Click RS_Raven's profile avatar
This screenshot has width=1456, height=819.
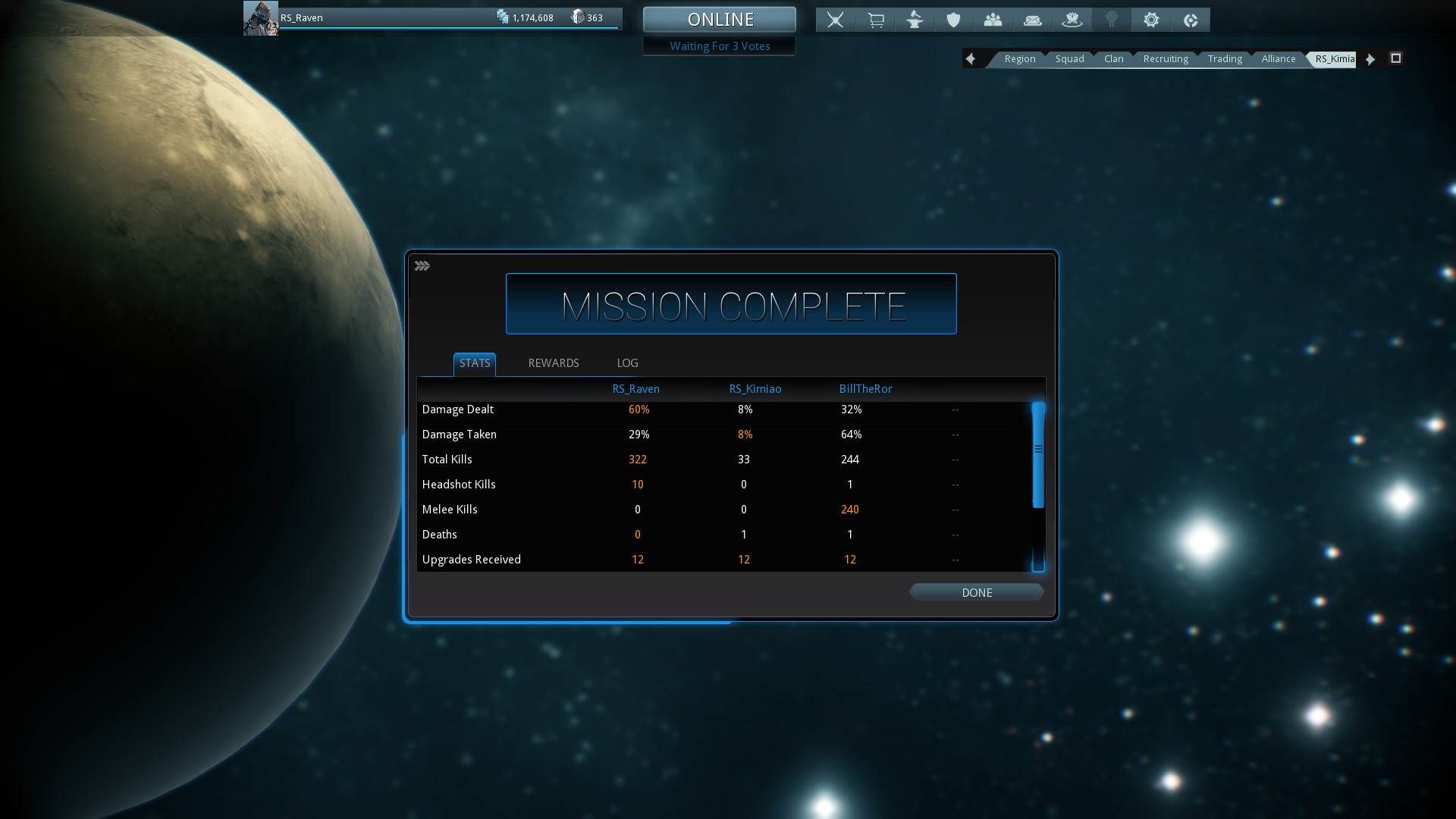(260, 18)
